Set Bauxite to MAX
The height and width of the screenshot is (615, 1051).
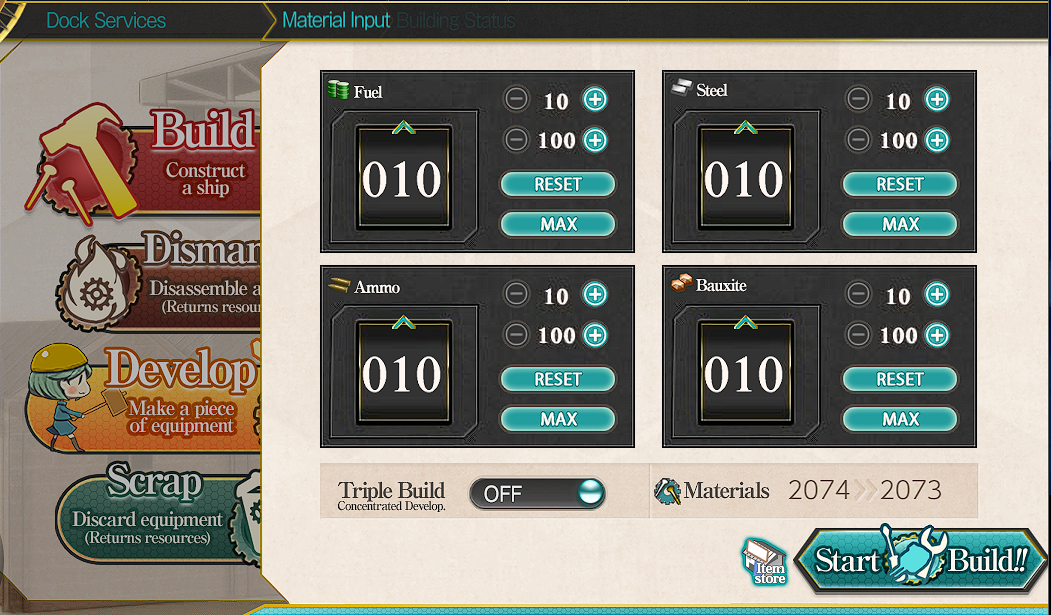point(900,419)
